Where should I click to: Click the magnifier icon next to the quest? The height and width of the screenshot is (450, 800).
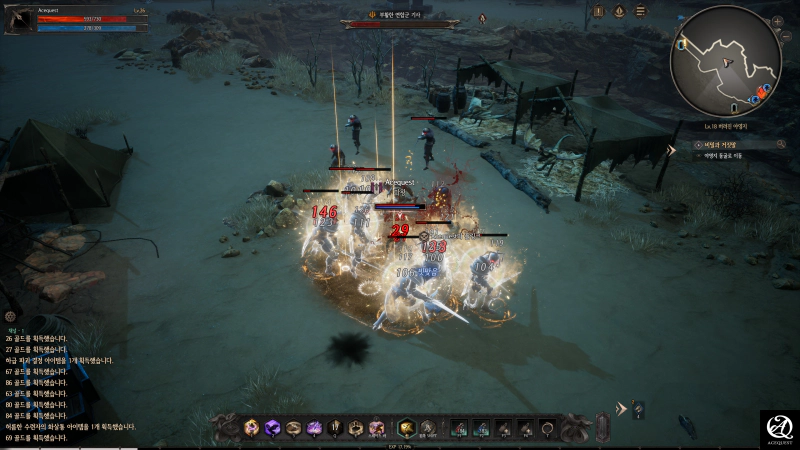click(779, 144)
